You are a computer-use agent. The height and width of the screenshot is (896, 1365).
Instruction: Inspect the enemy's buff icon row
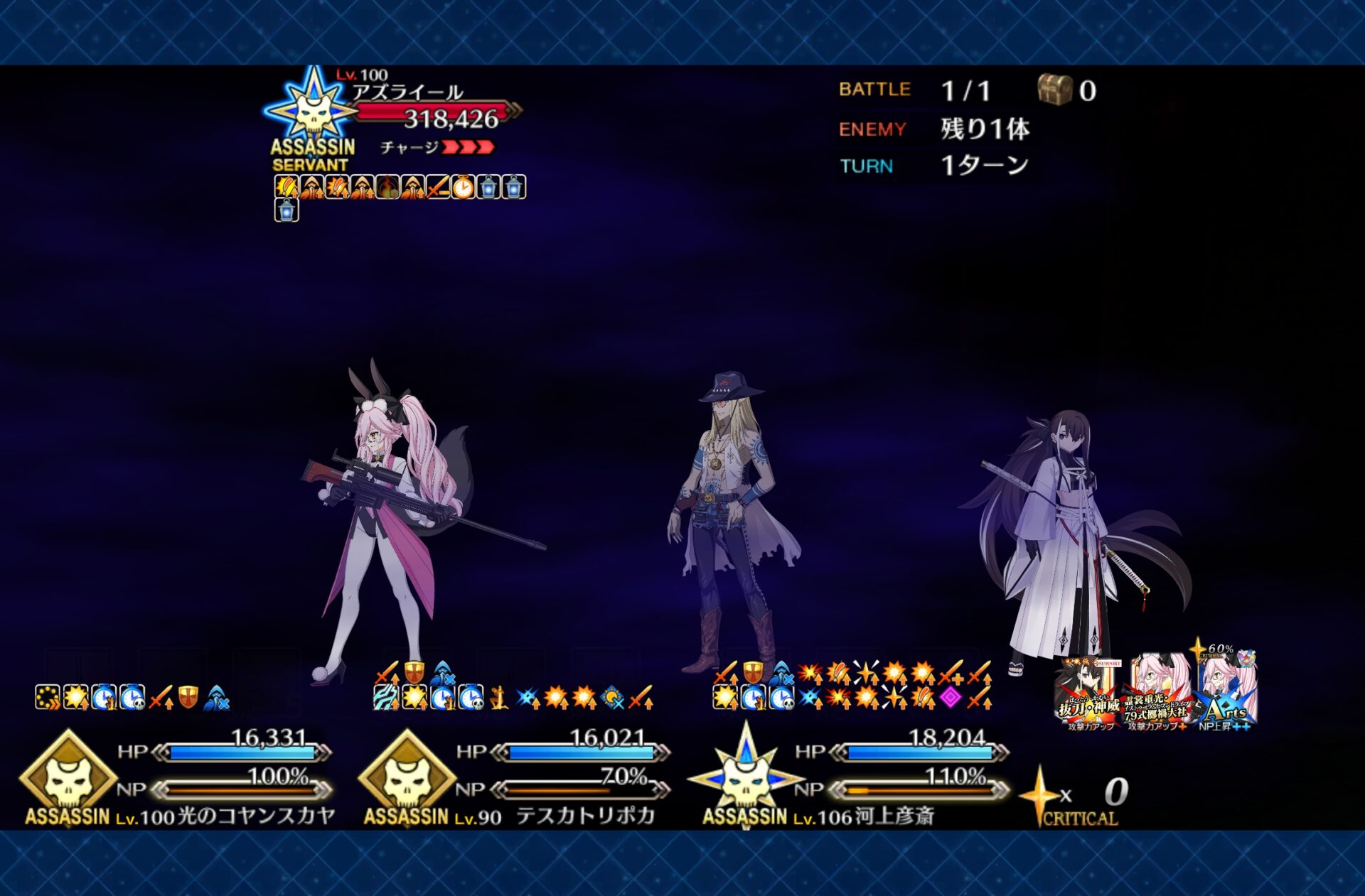click(400, 188)
